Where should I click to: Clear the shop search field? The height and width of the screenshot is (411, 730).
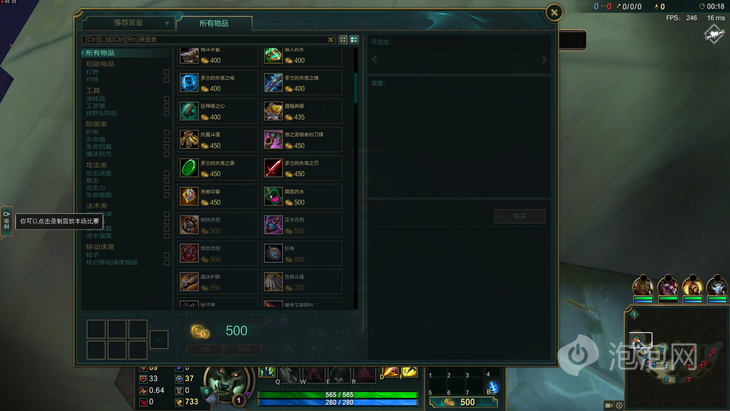point(331,39)
